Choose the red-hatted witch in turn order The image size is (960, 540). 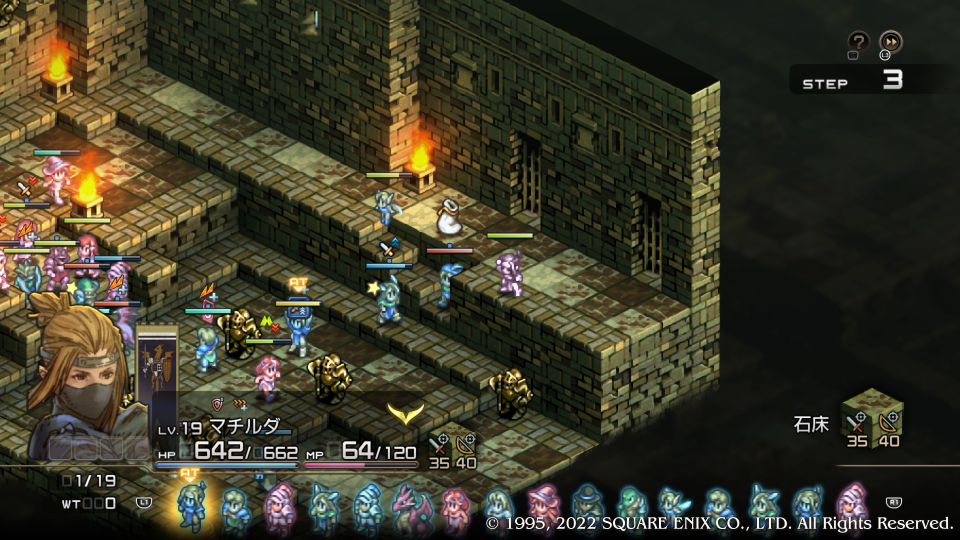[544, 504]
